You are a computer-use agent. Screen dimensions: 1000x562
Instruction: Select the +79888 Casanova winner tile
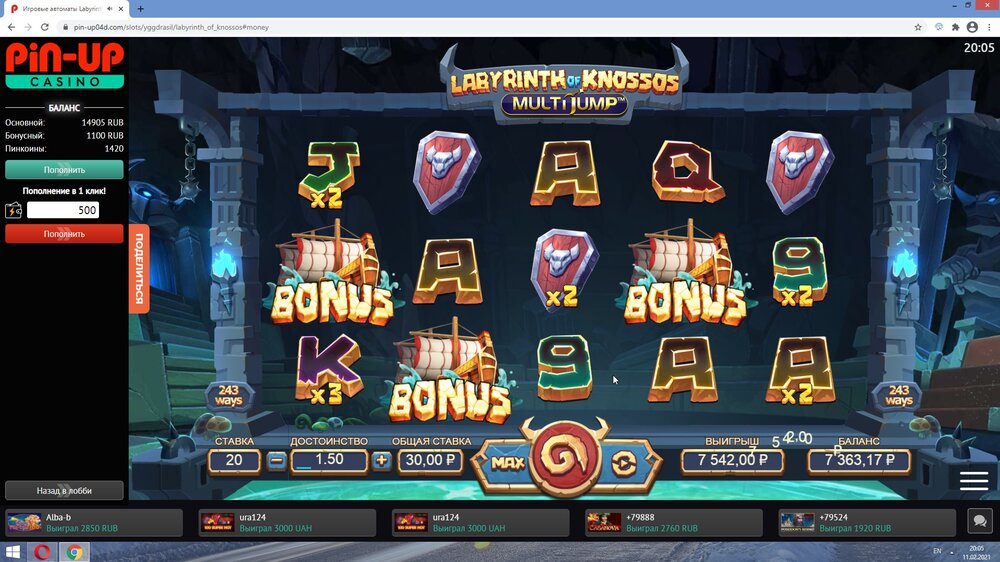click(673, 522)
